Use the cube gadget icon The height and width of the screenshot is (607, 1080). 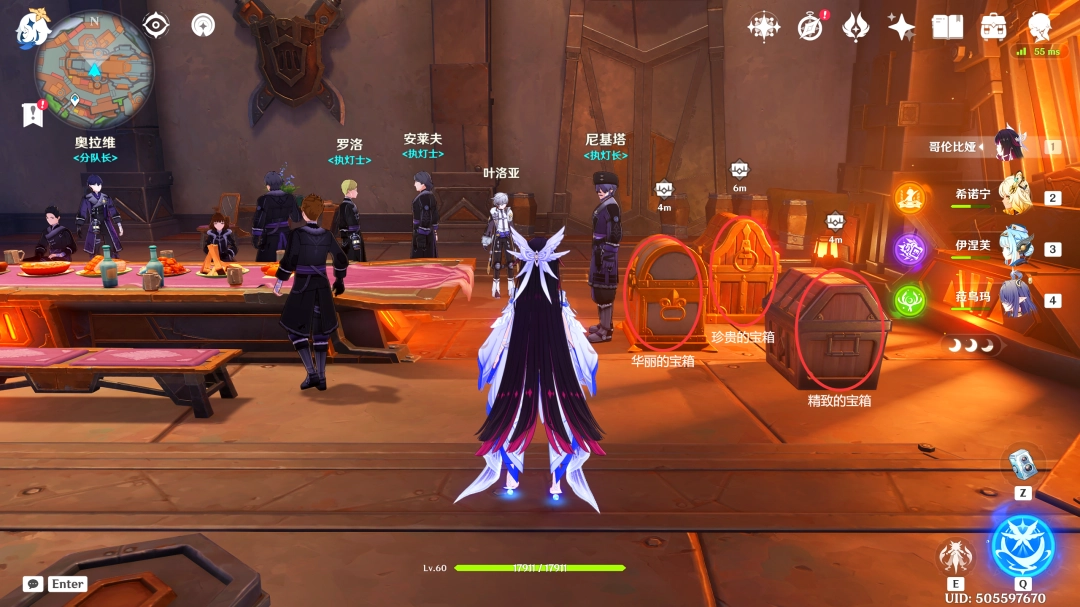click(1022, 463)
